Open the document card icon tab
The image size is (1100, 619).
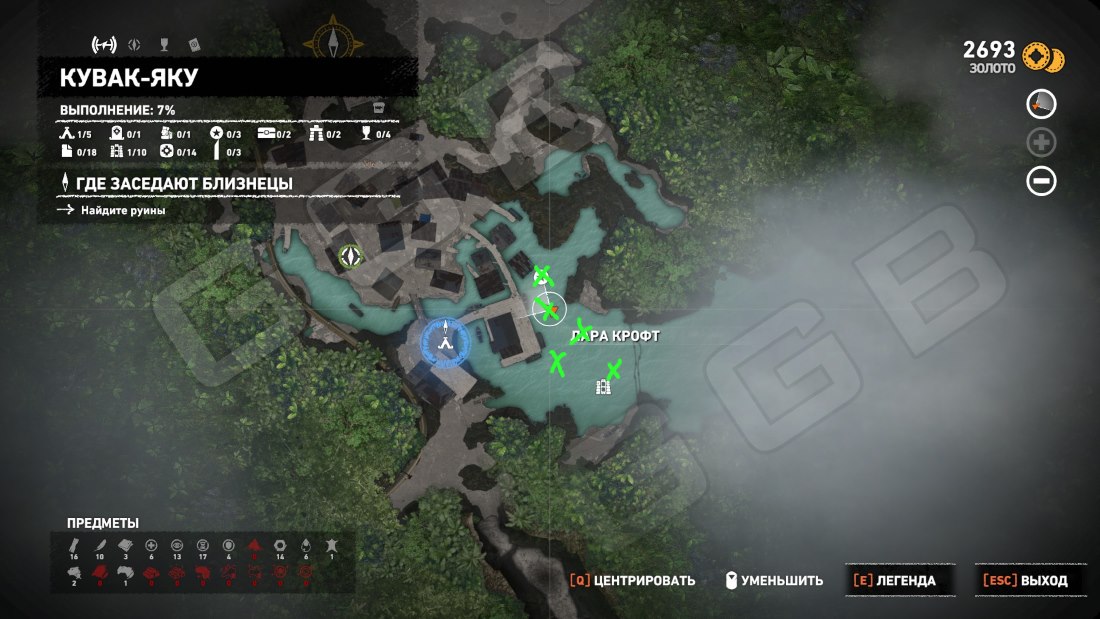point(194,44)
